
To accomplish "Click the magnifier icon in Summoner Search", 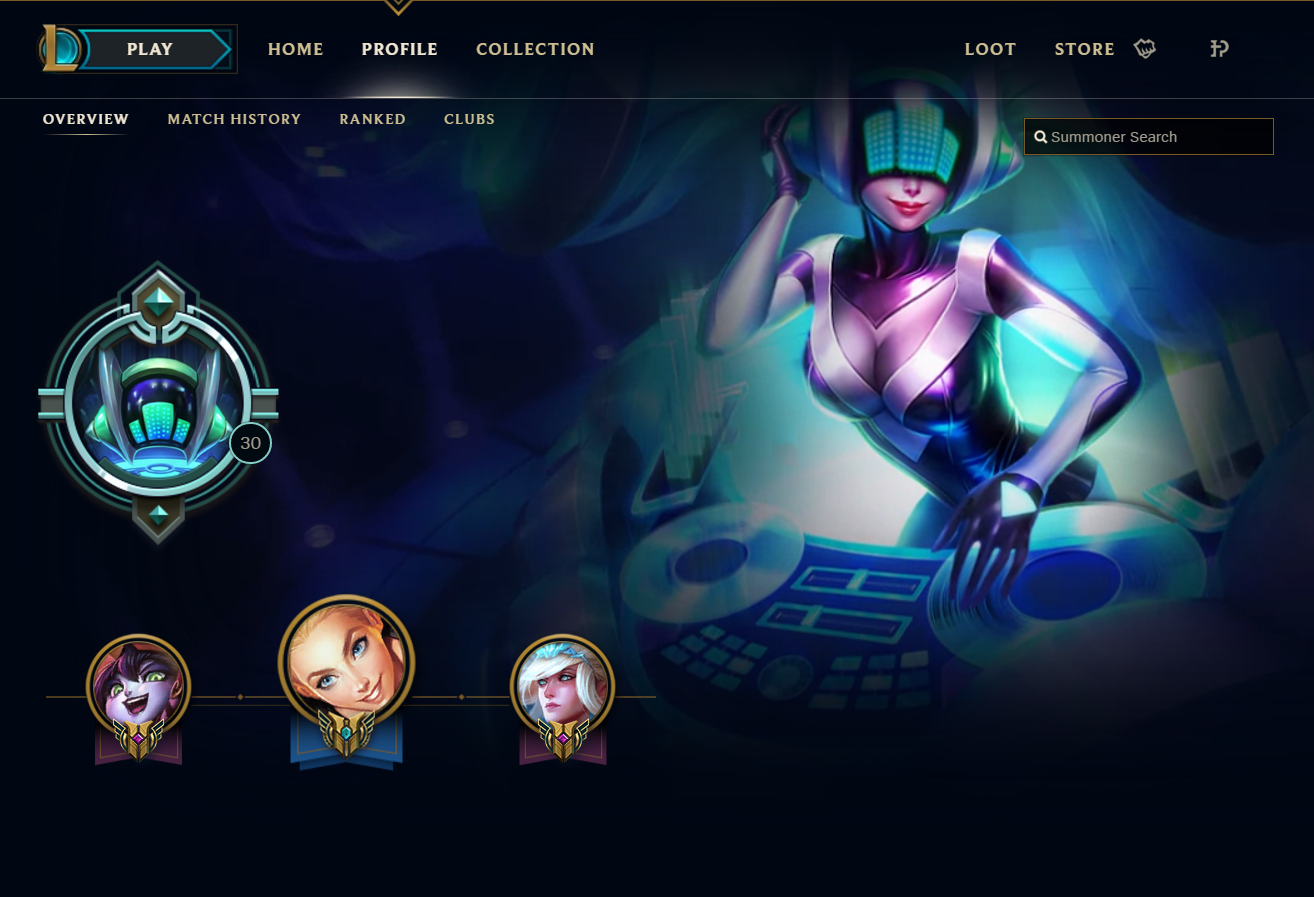I will tap(1040, 136).
